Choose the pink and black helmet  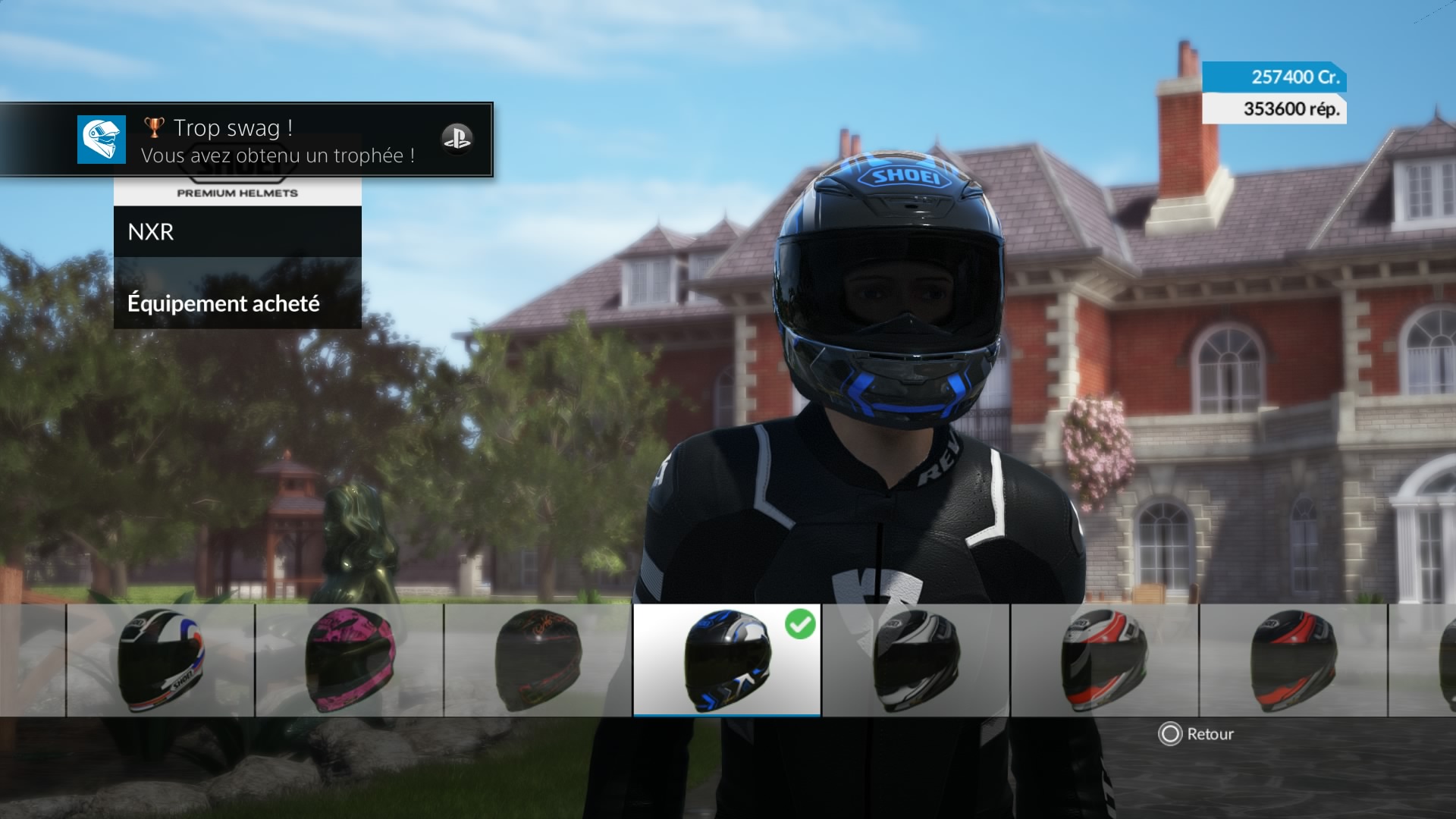point(350,661)
